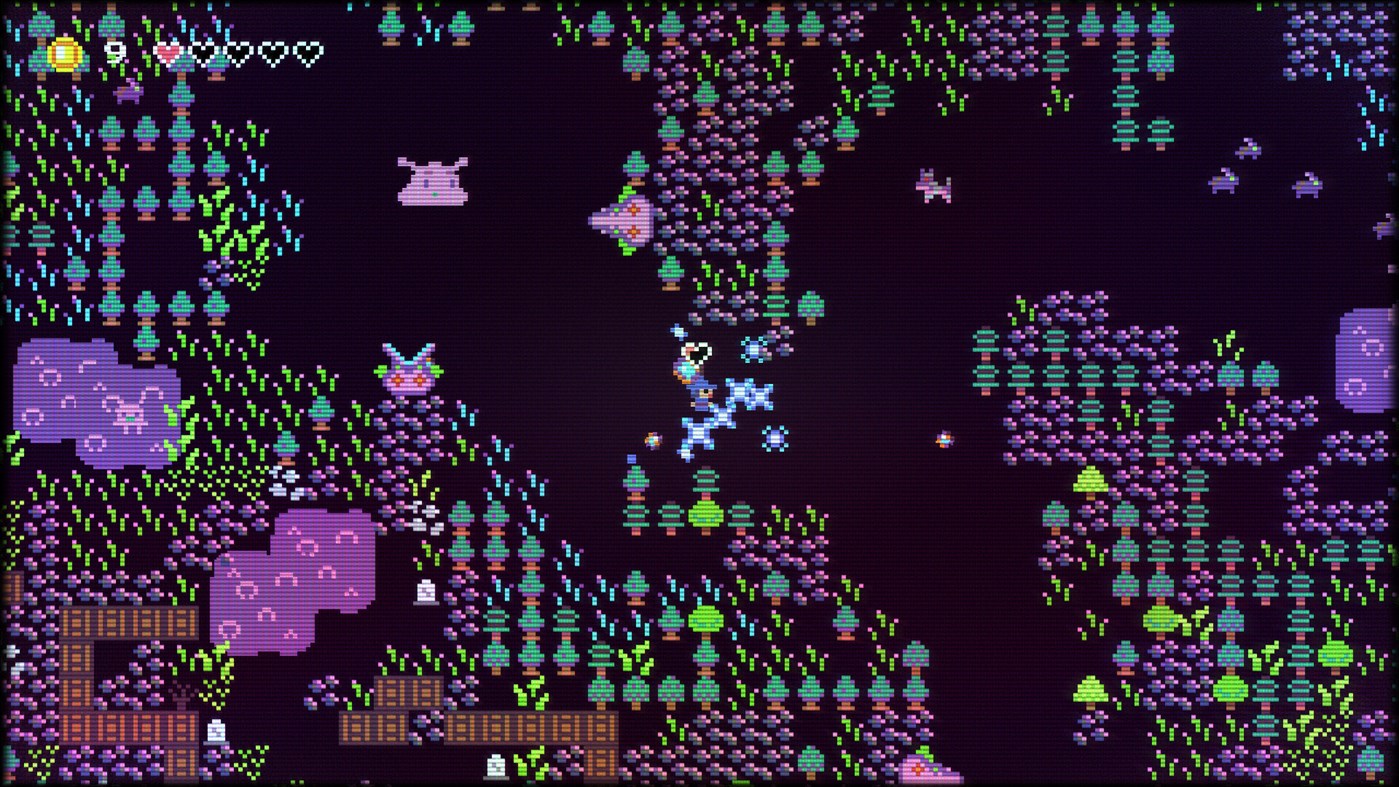The height and width of the screenshot is (787, 1399).
Task: Click the pink cat creature on the right
Action: 931,188
